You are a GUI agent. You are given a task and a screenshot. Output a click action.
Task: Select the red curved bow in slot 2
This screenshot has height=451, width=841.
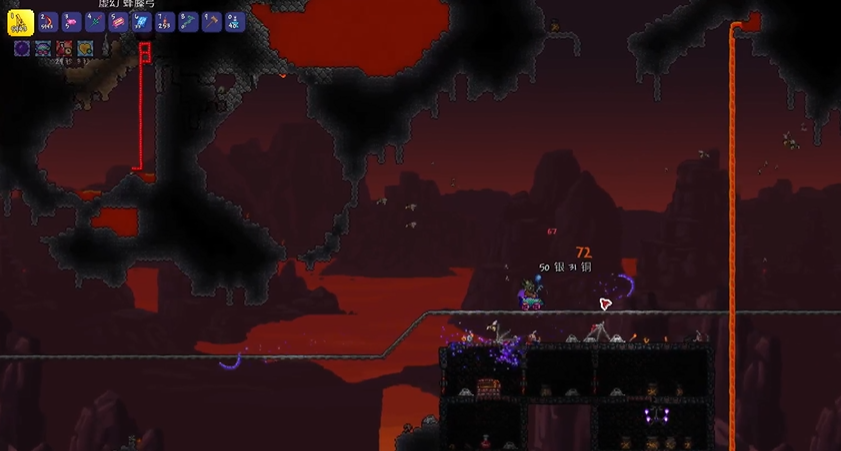click(48, 21)
